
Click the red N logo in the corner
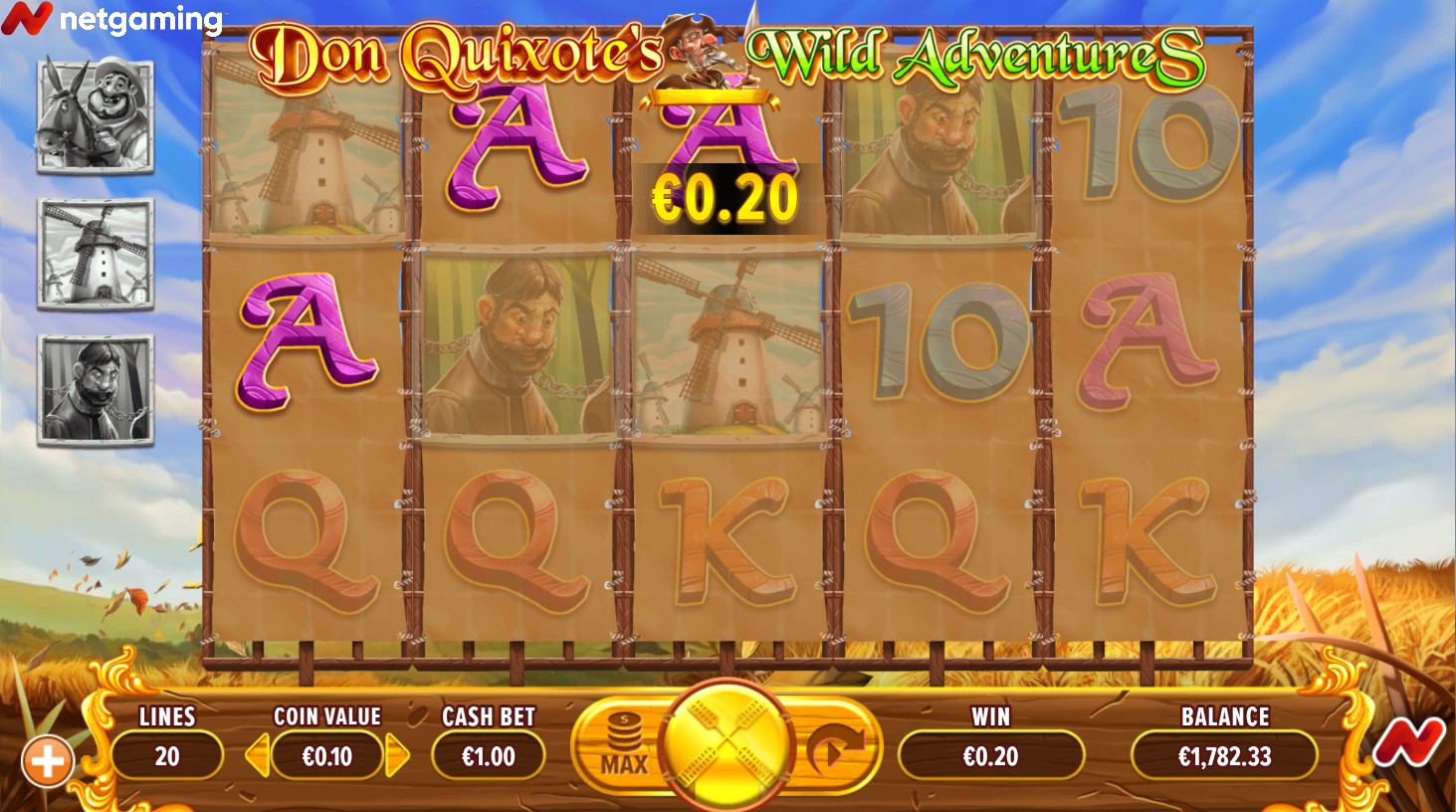tap(1409, 743)
